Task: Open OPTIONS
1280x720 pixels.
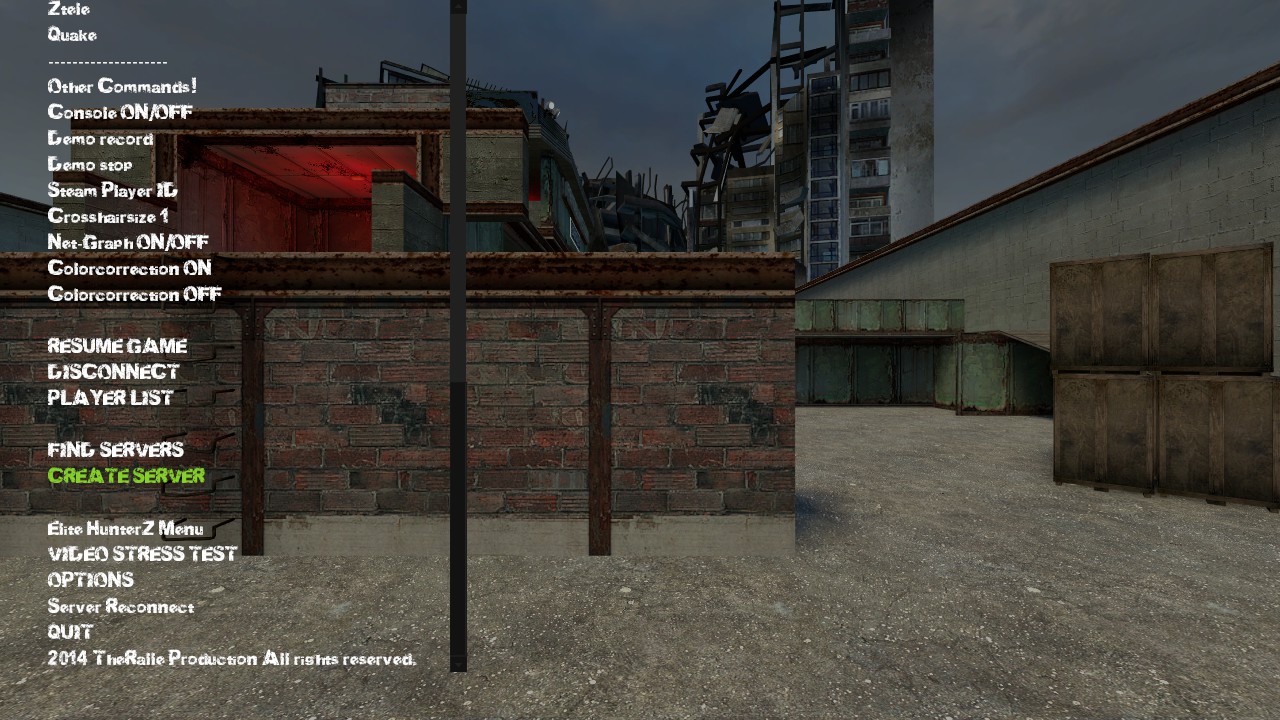Action: 90,580
